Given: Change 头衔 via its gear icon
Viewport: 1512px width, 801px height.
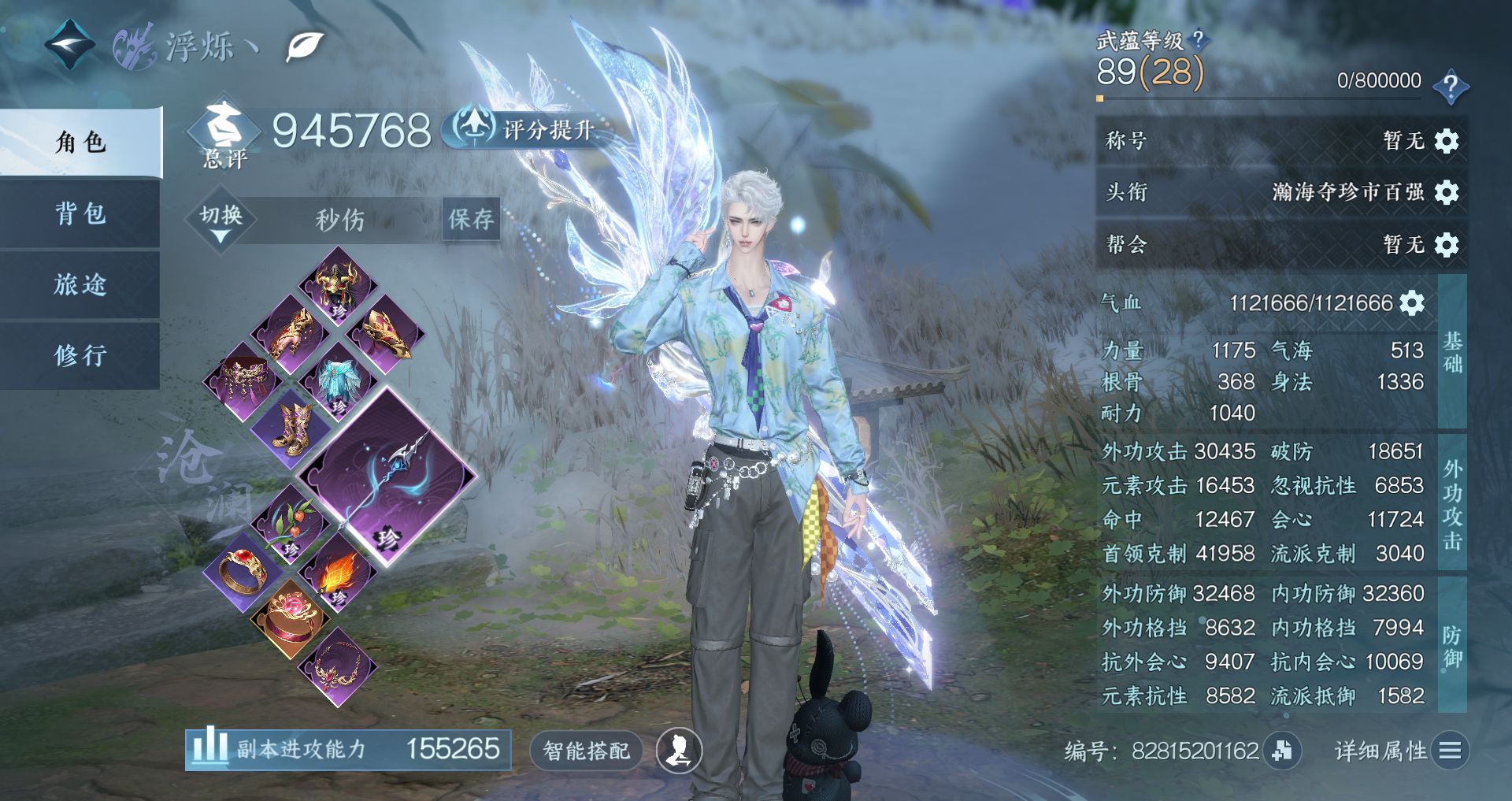Looking at the screenshot, I should click(1447, 192).
